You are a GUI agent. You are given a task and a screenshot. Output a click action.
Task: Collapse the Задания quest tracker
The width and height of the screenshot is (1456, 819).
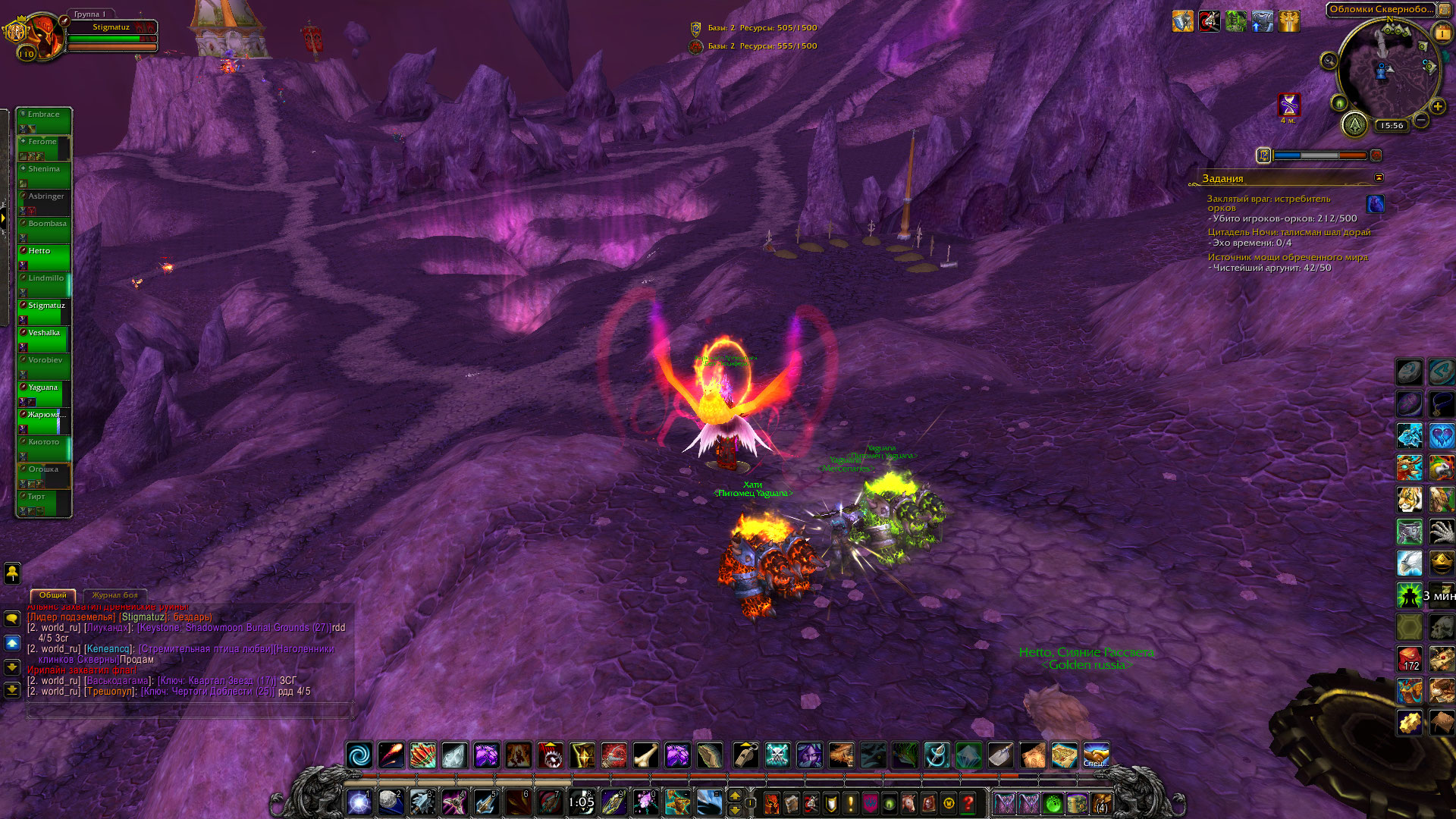1379,177
